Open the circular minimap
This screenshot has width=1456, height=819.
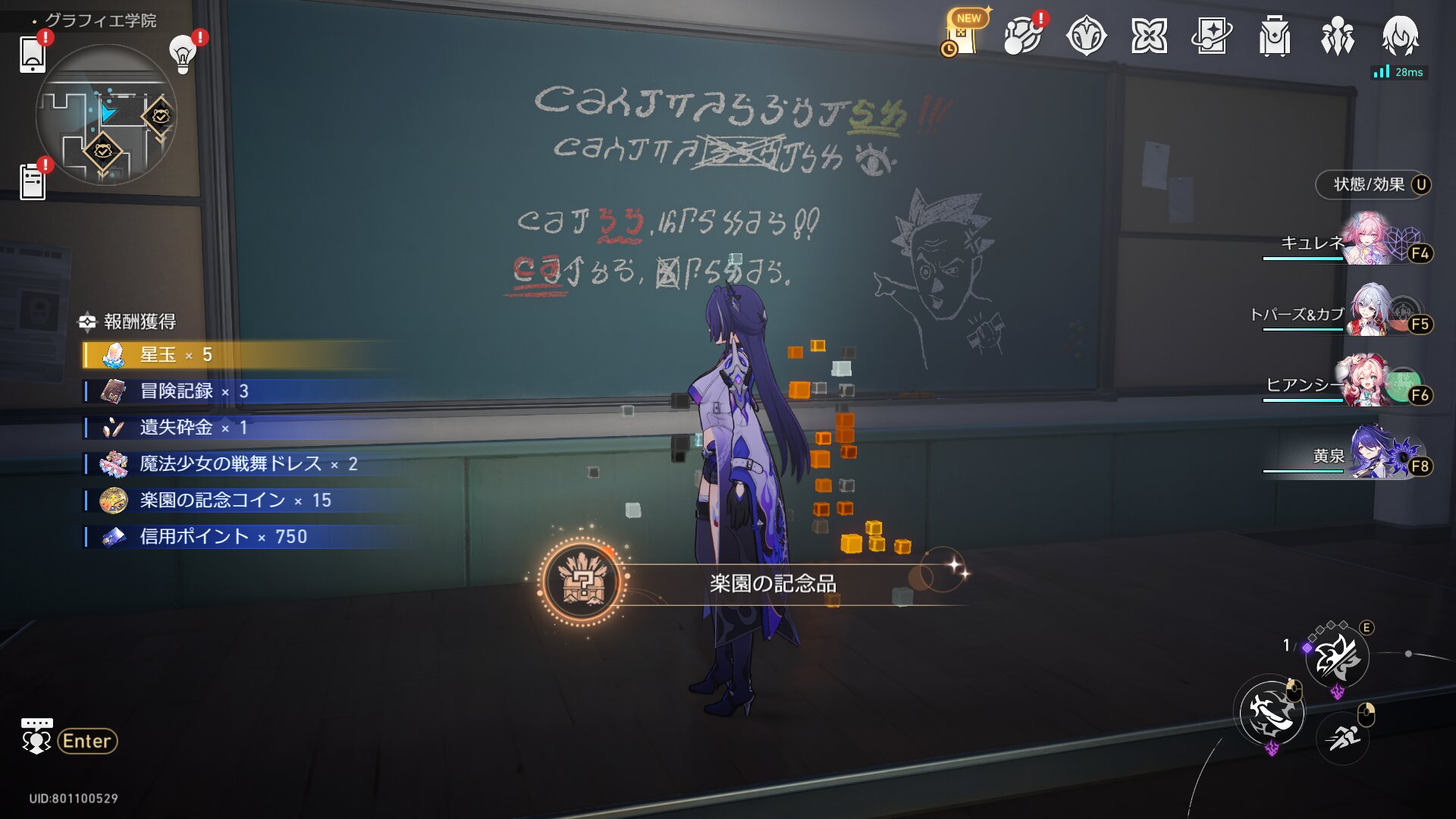click(106, 115)
